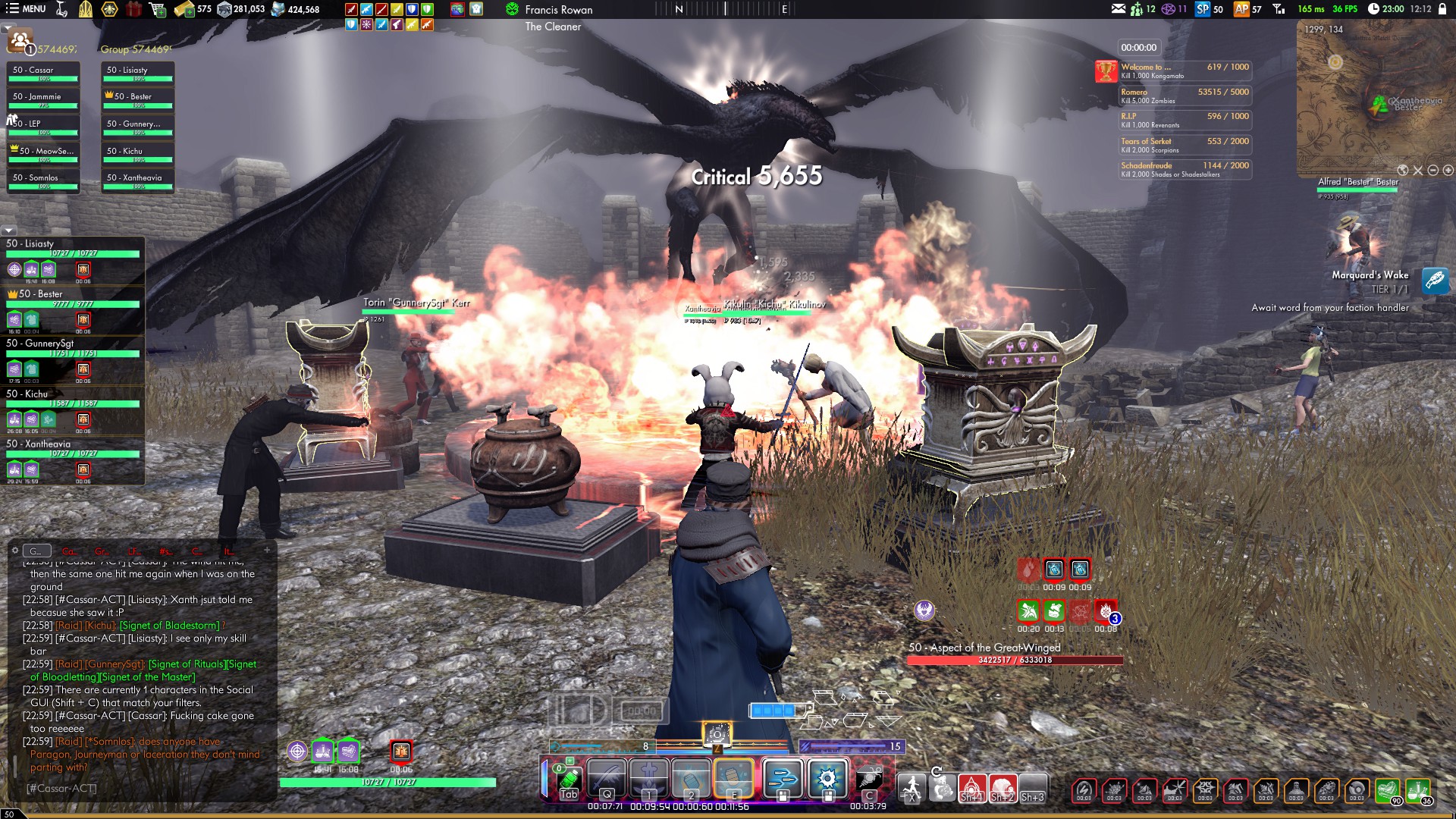1456x819 pixels.
Task: Click the red trophy achievement icon
Action: (x=1106, y=71)
